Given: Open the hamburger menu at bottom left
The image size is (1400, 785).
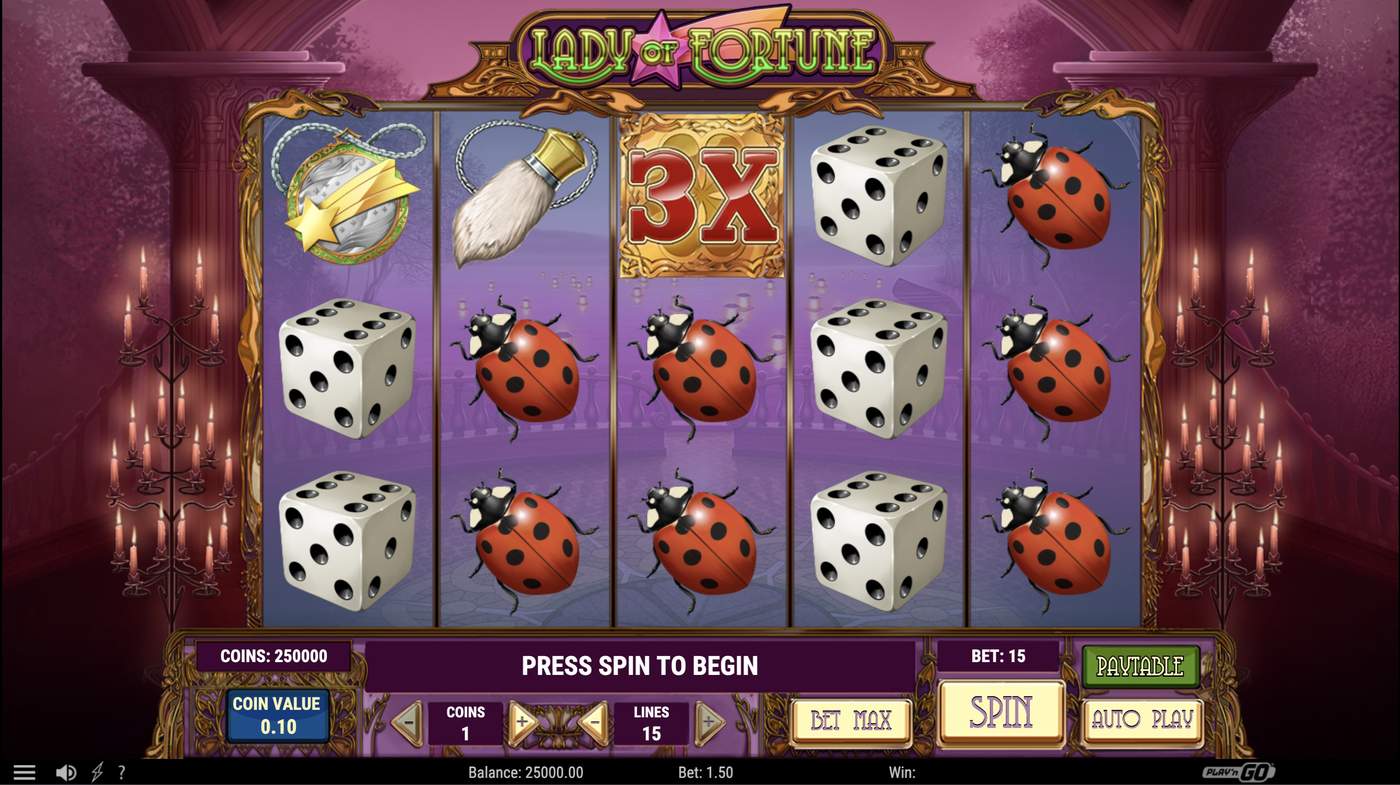Looking at the screenshot, I should 22,771.
